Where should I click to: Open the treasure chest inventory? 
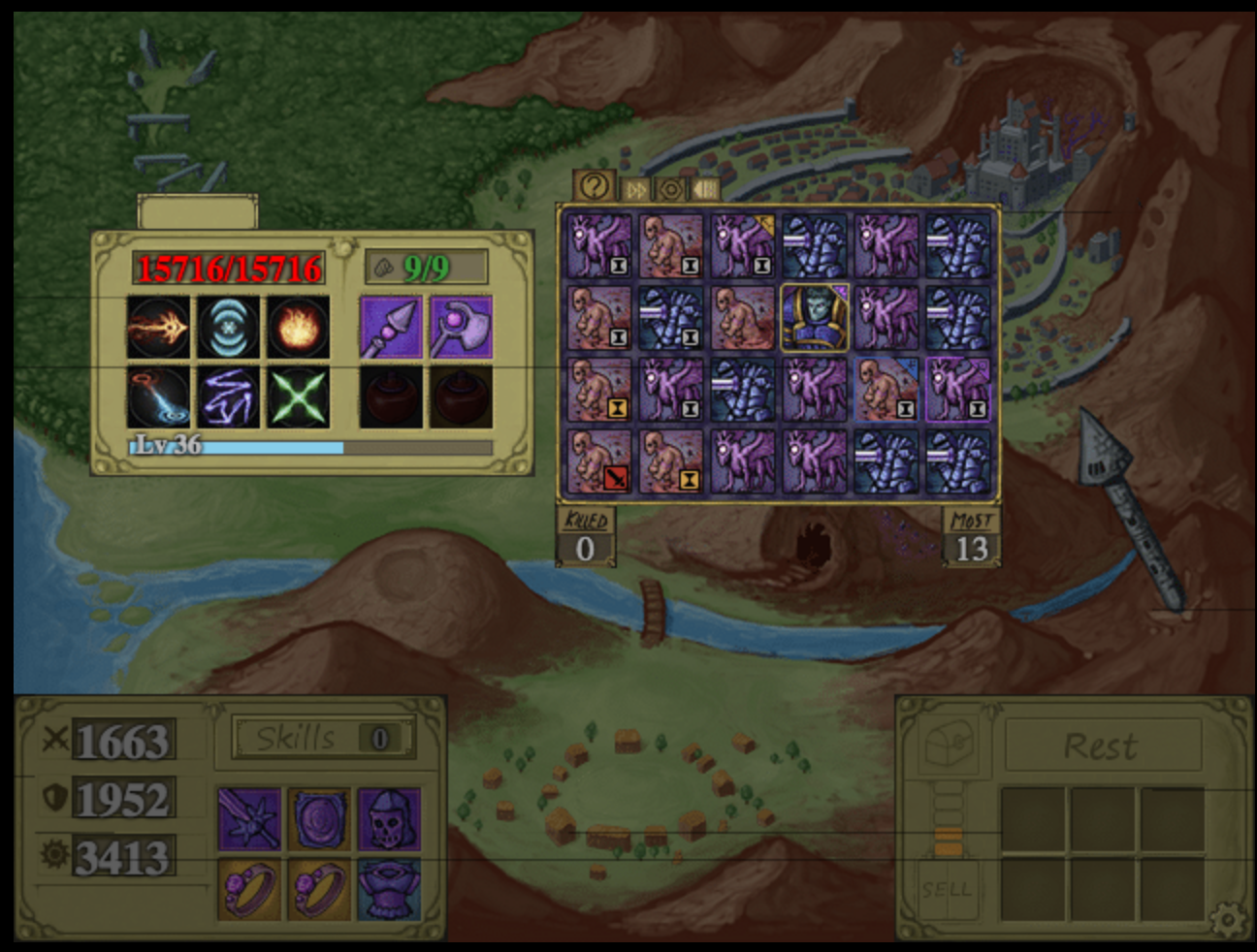click(949, 745)
